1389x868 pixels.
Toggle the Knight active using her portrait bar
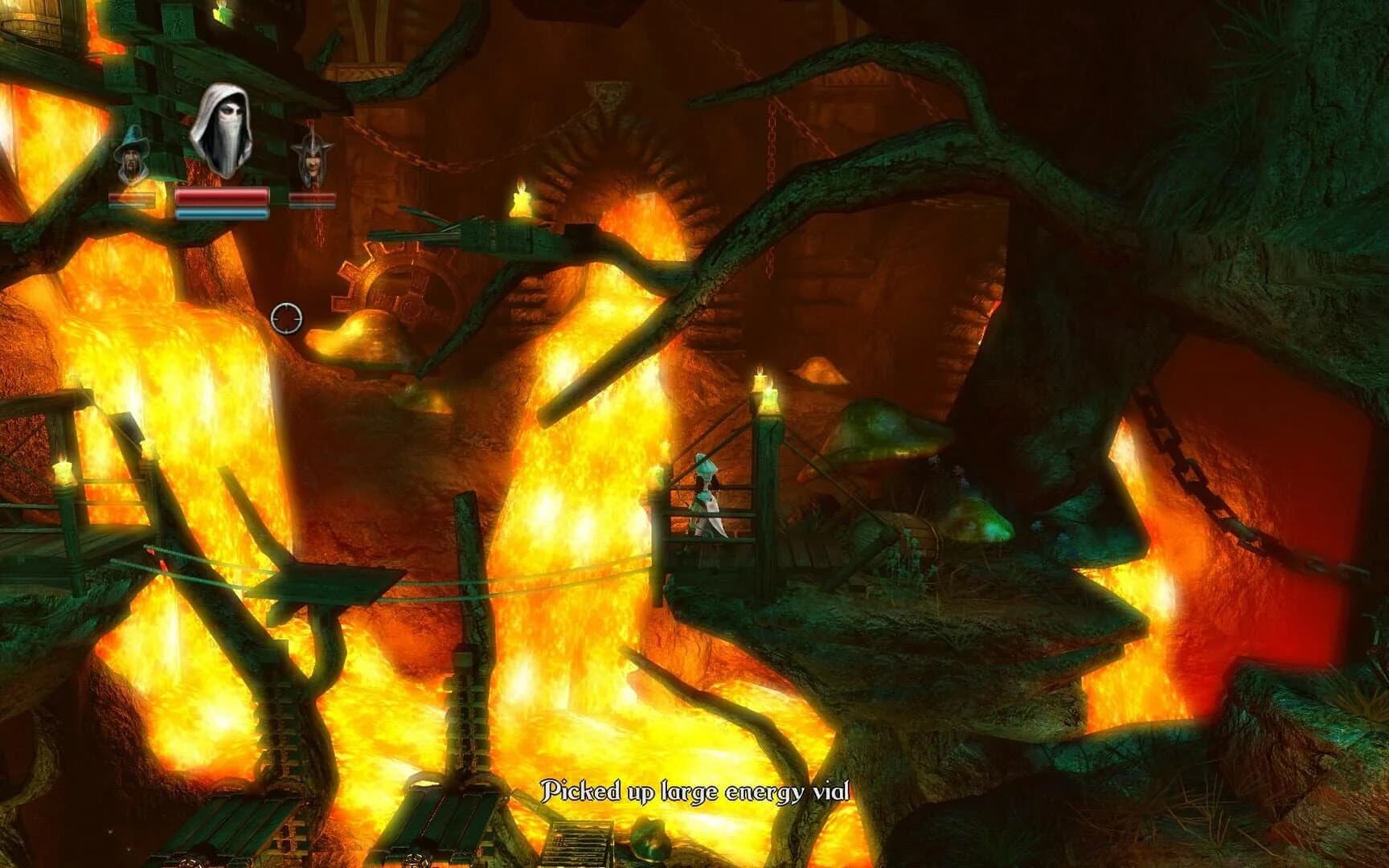[313, 199]
